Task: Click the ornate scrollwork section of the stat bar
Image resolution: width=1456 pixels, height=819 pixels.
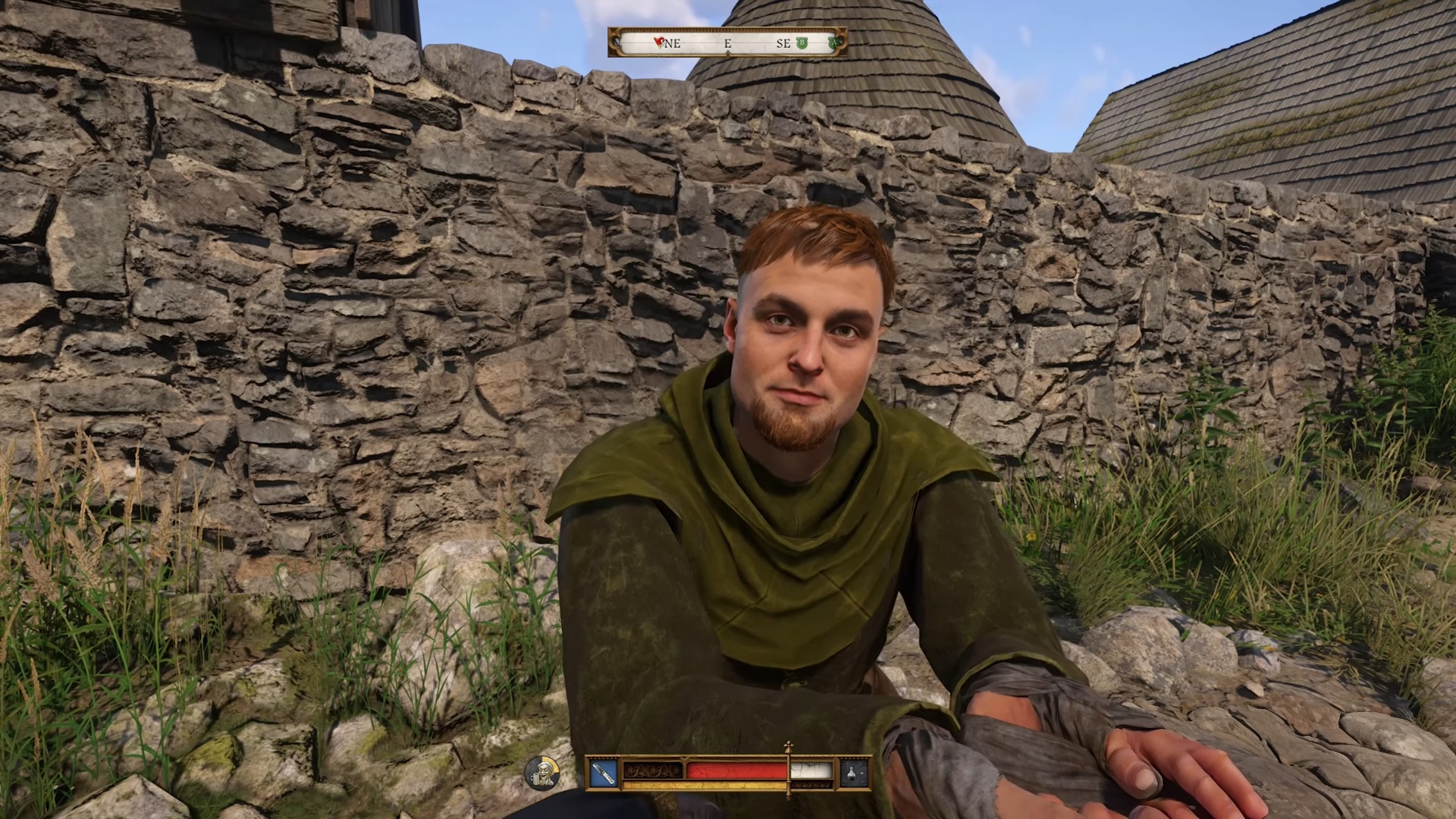Action: click(x=654, y=770)
